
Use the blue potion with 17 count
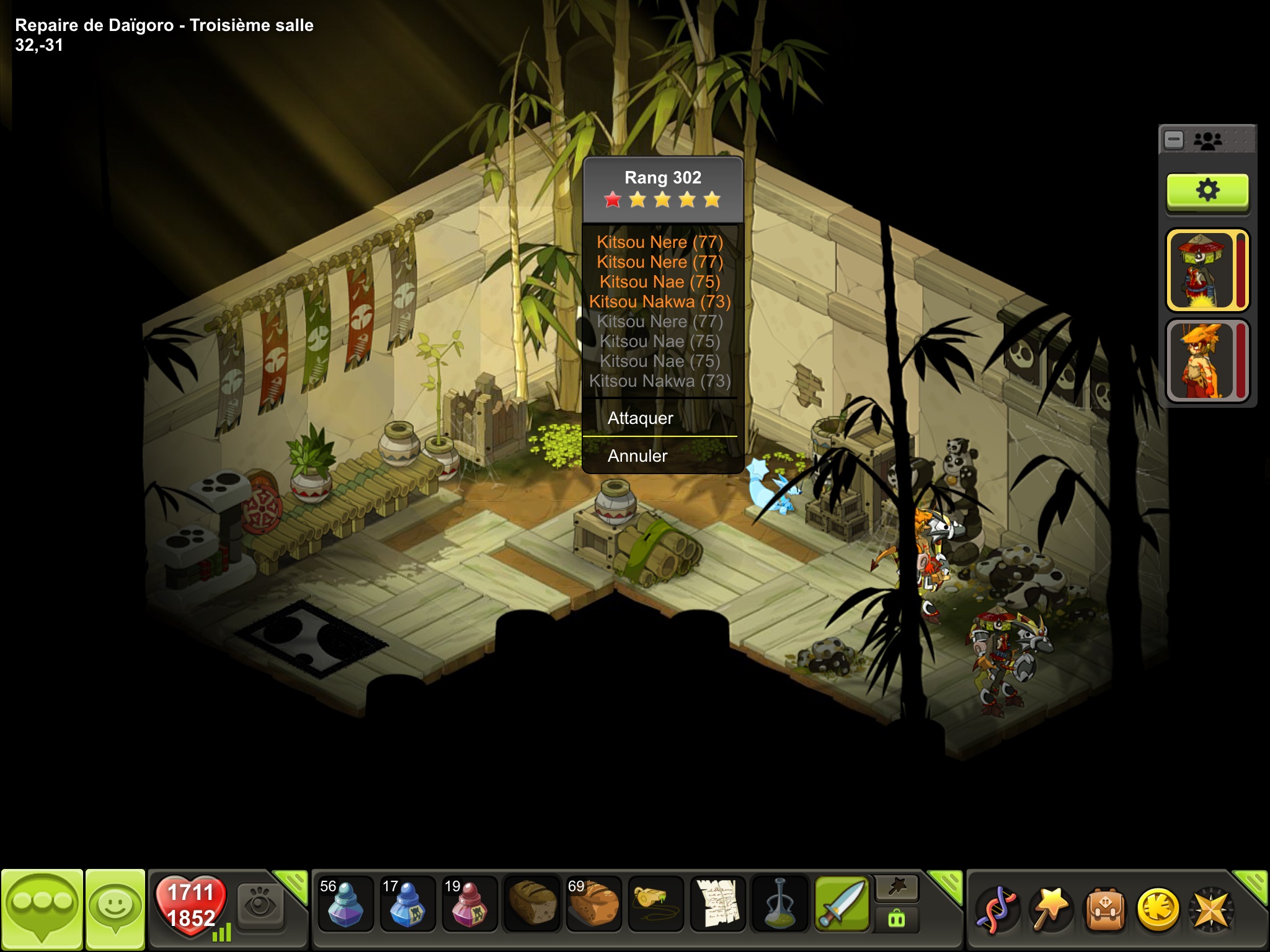pos(407,905)
